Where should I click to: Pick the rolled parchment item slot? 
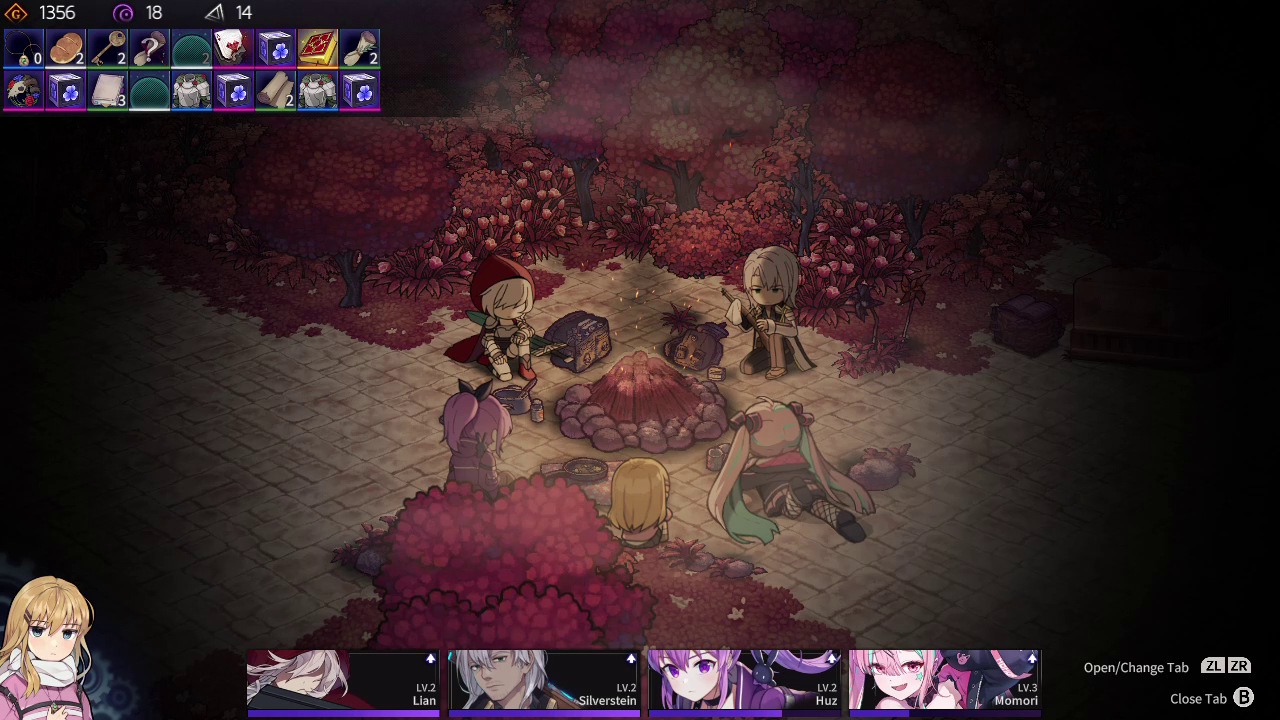[276, 90]
